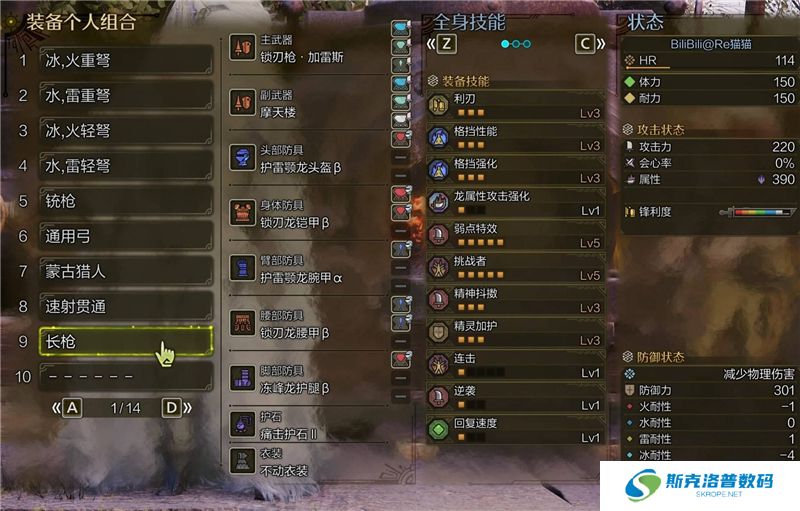This screenshot has width=800, height=511.
Task: Select the 铳枪 loadout
Action: pyautogui.click(x=125, y=201)
